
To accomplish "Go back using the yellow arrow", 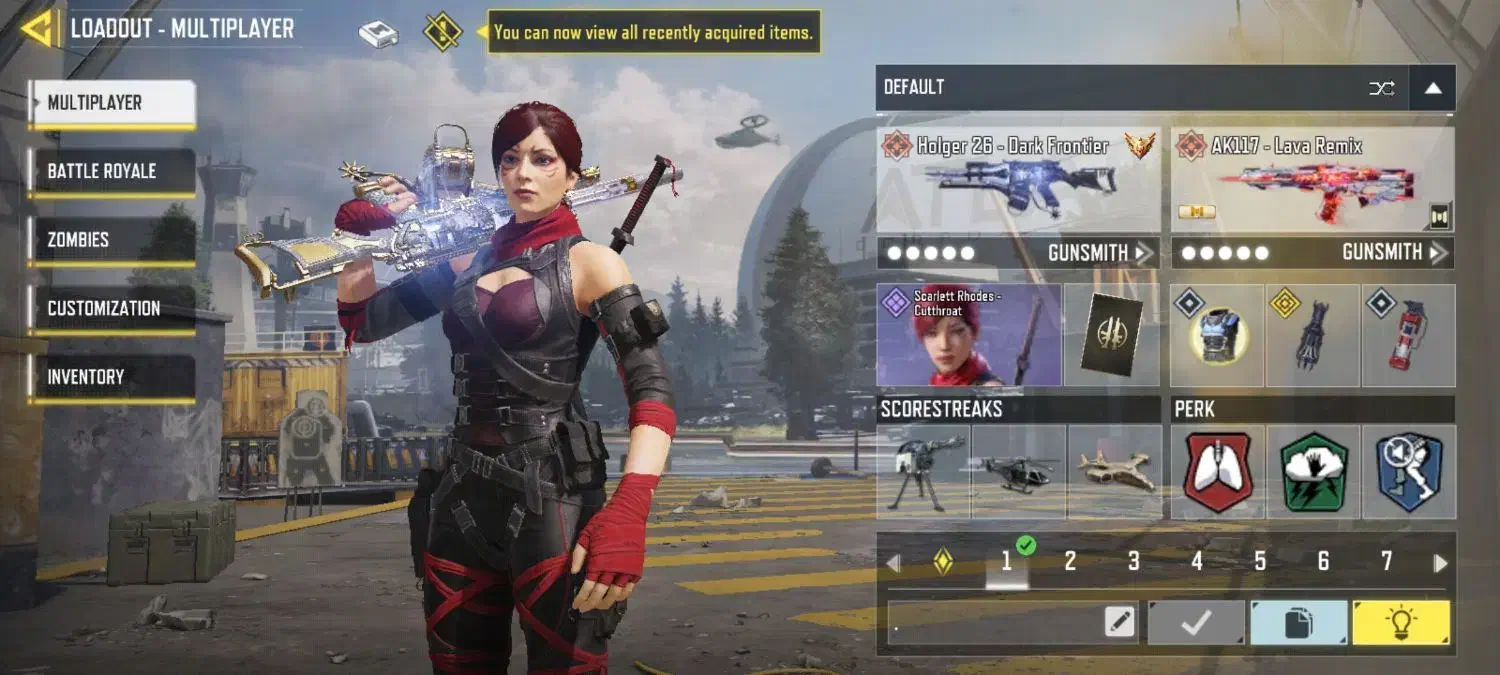I will tap(37, 29).
